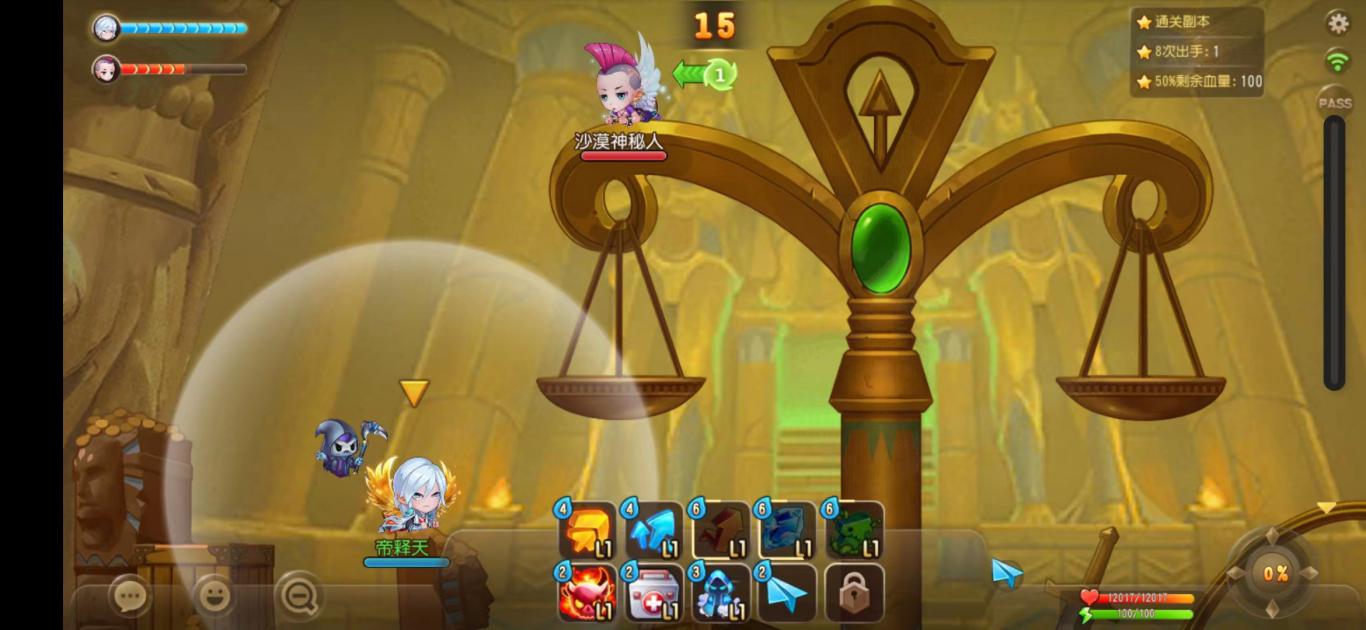Viewport: 1366px width, 630px height.
Task: Select the green frog skill
Action: (x=854, y=531)
